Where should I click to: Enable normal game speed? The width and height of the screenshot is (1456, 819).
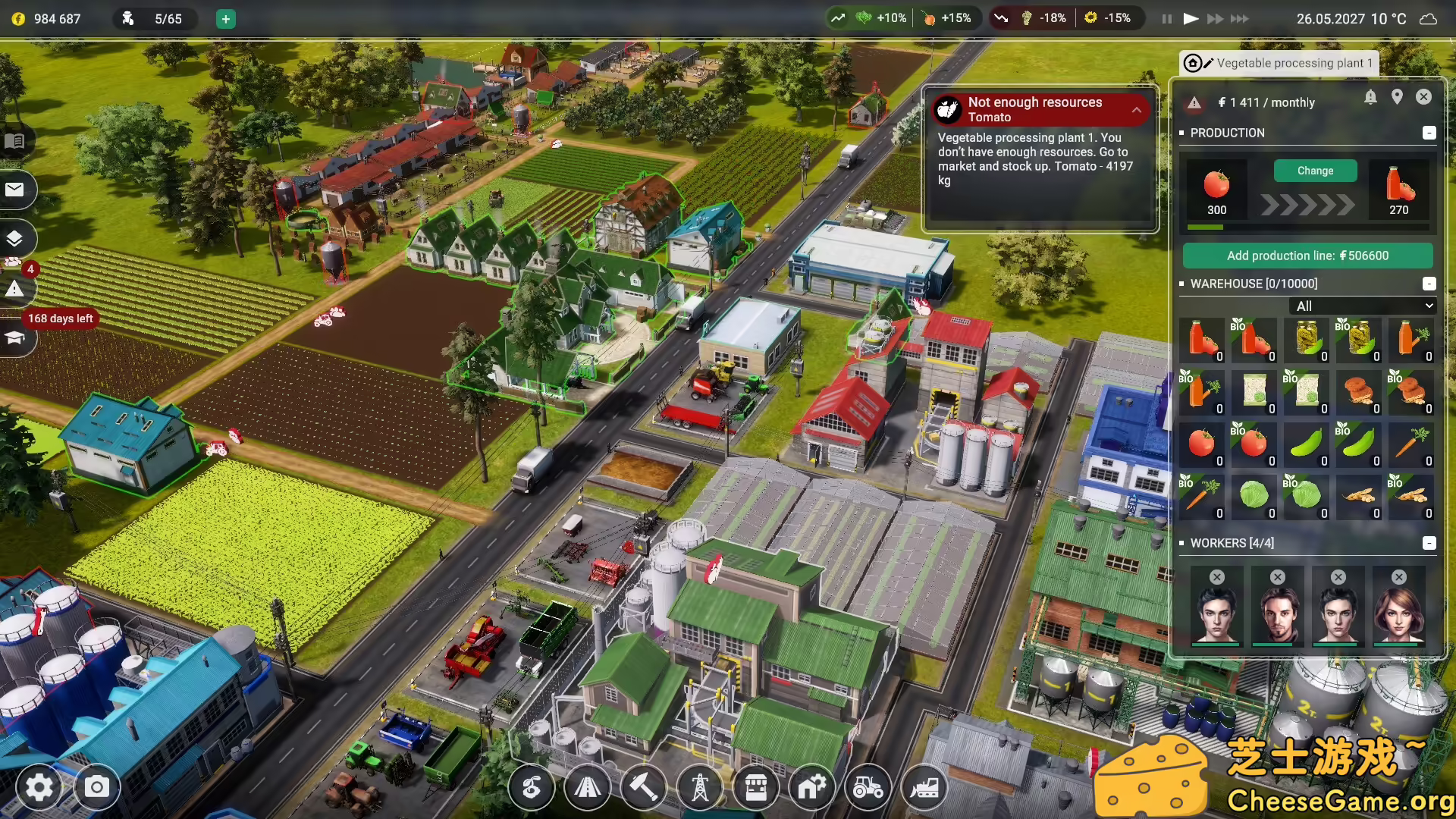[x=1191, y=18]
